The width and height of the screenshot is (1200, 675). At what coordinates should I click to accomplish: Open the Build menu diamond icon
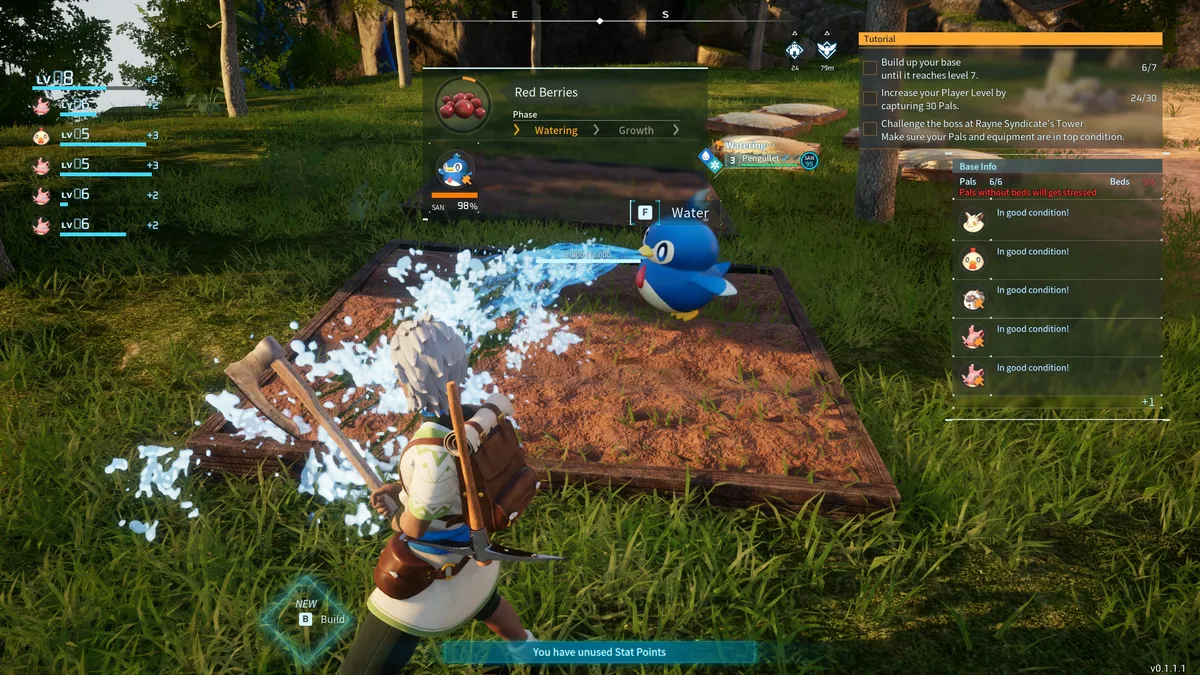pos(305,618)
